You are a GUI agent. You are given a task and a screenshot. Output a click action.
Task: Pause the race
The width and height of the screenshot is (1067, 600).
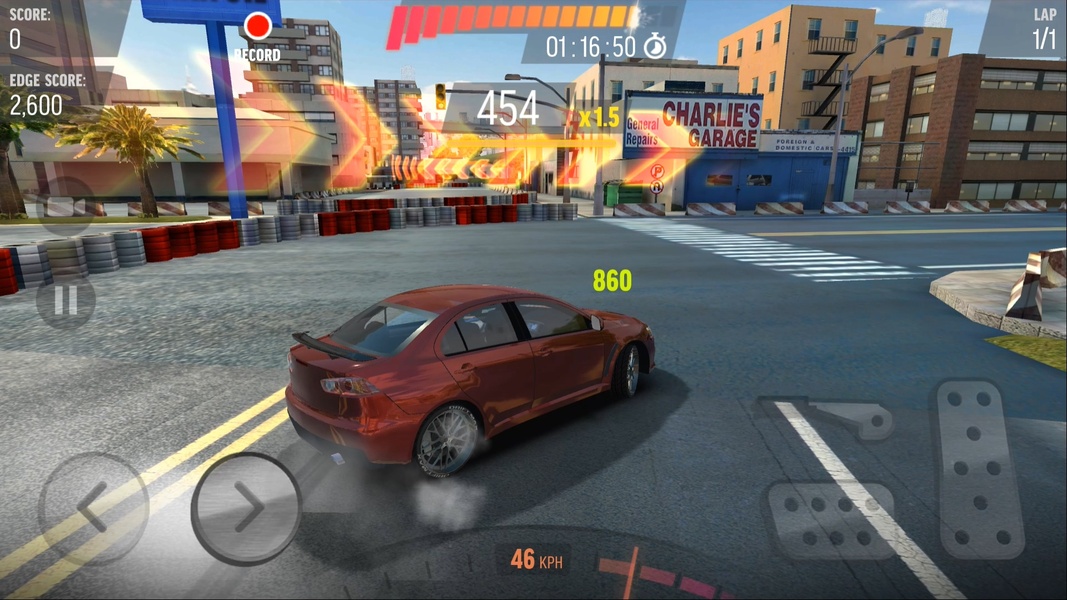(x=66, y=300)
